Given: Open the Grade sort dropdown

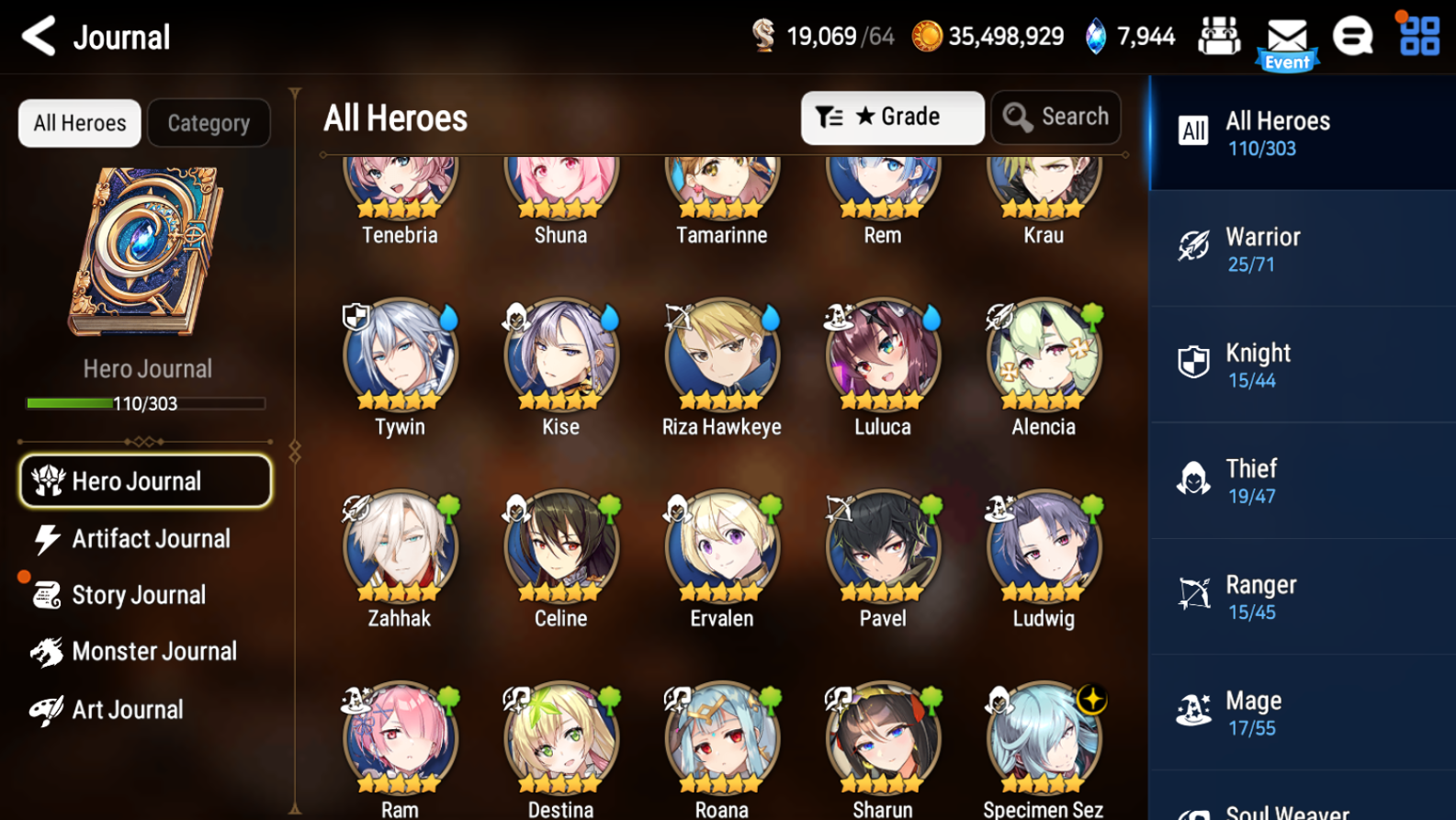Looking at the screenshot, I should point(891,117).
